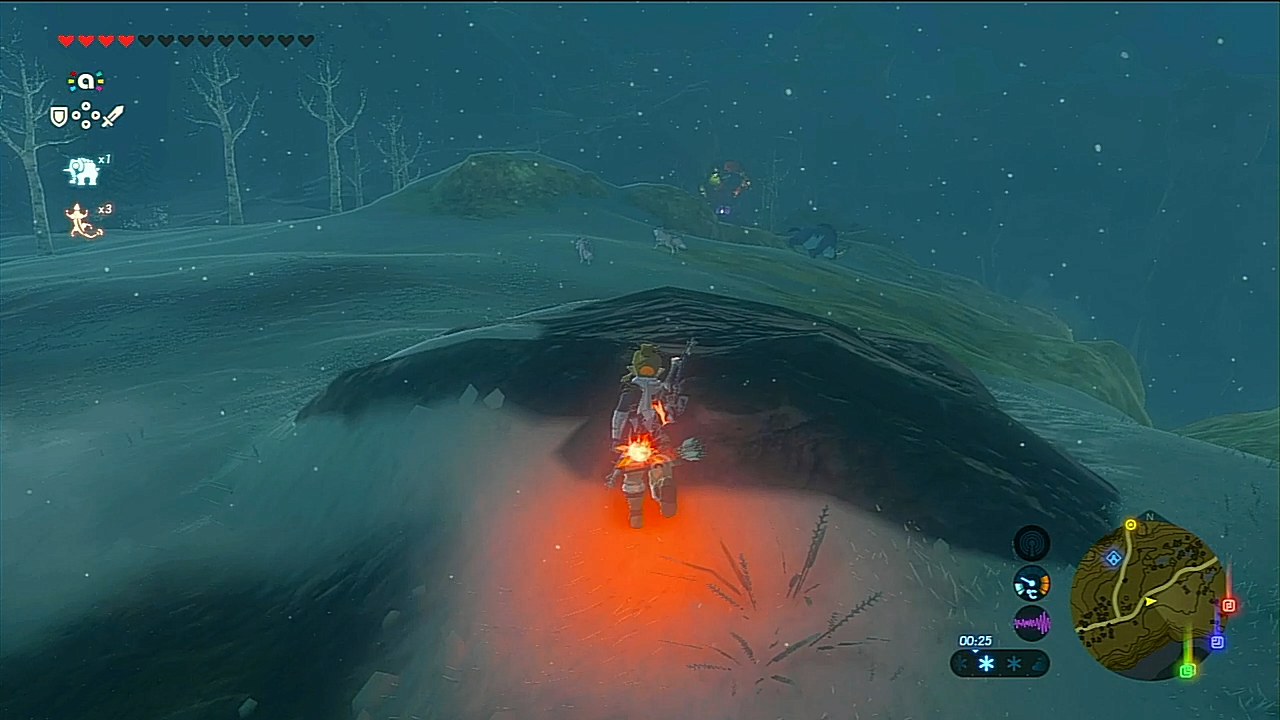Image resolution: width=1280 pixels, height=720 pixels.
Task: Toggle the Sheikah Sensor icon
Action: 1031,544
